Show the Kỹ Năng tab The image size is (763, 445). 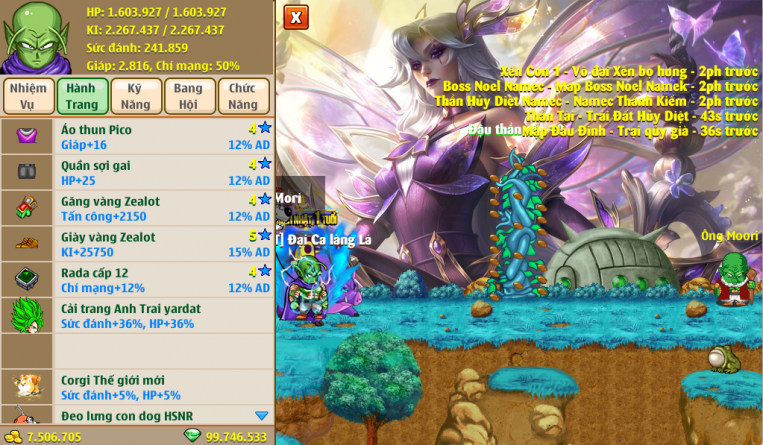(x=136, y=95)
